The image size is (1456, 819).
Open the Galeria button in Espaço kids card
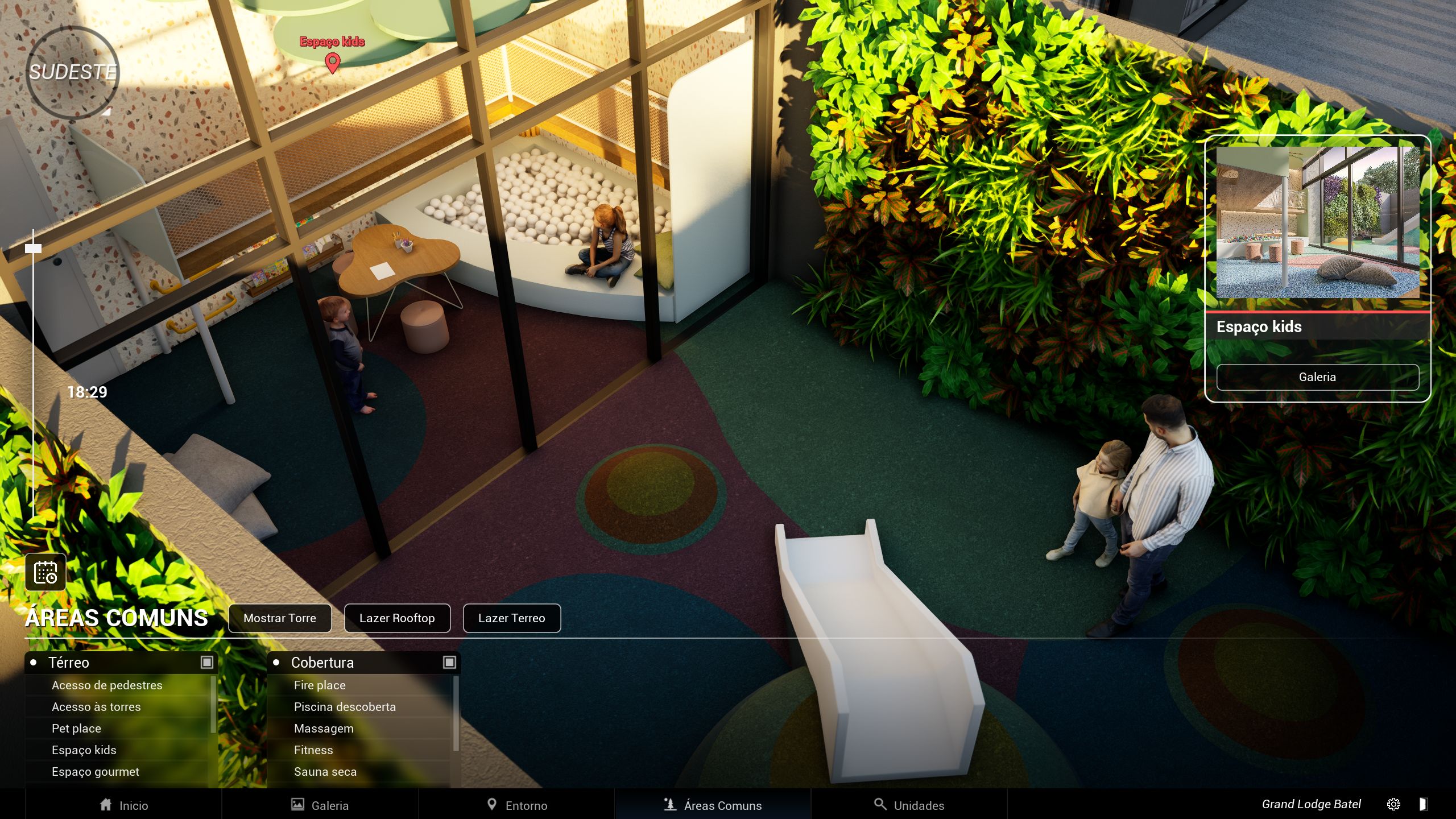tap(1317, 377)
